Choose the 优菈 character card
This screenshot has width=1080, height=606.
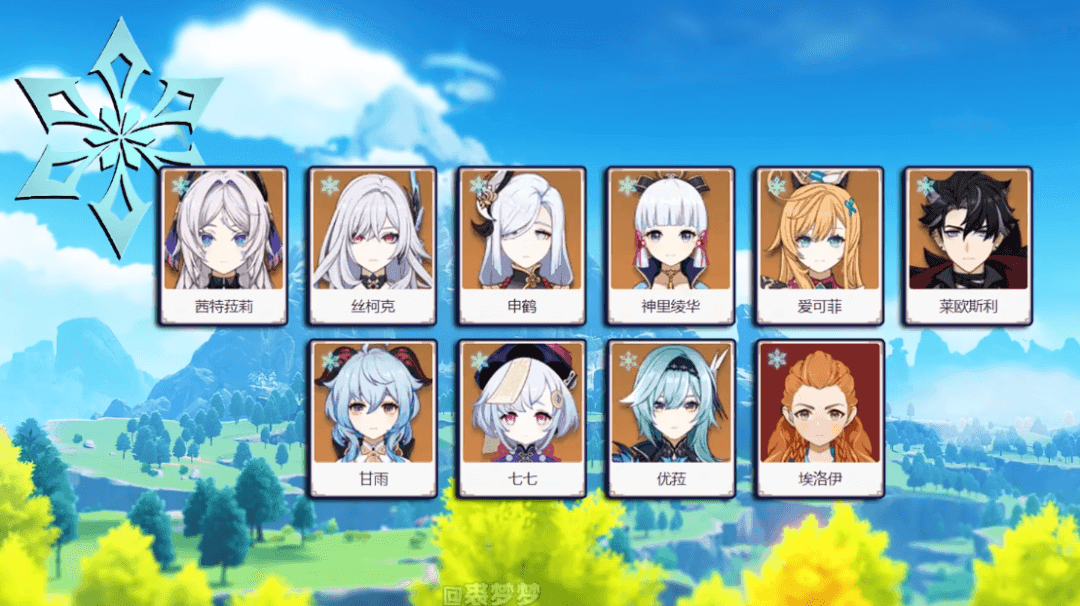tap(671, 418)
